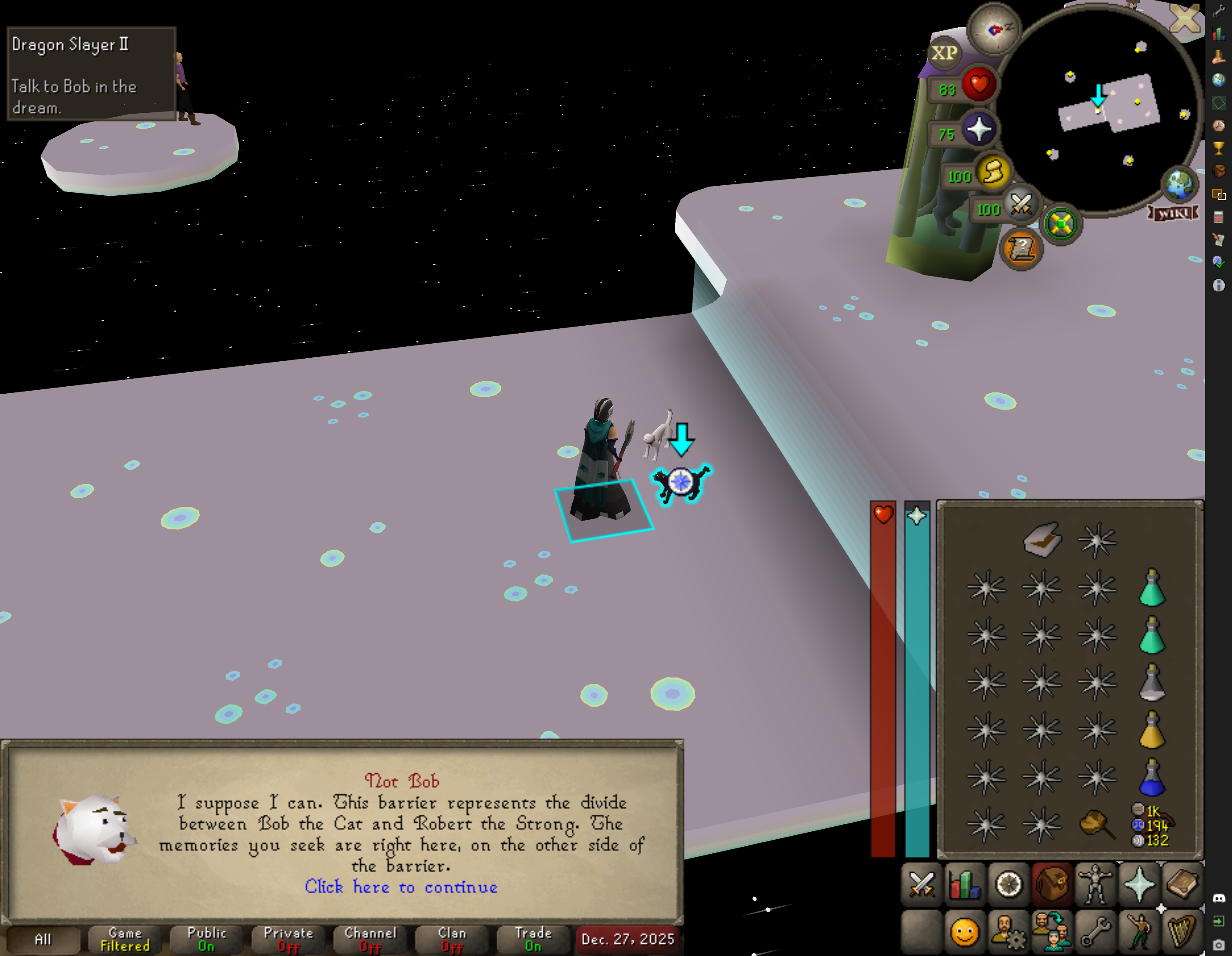Select the book in the inventory
Screen dimensions: 1232x956
1042,540
